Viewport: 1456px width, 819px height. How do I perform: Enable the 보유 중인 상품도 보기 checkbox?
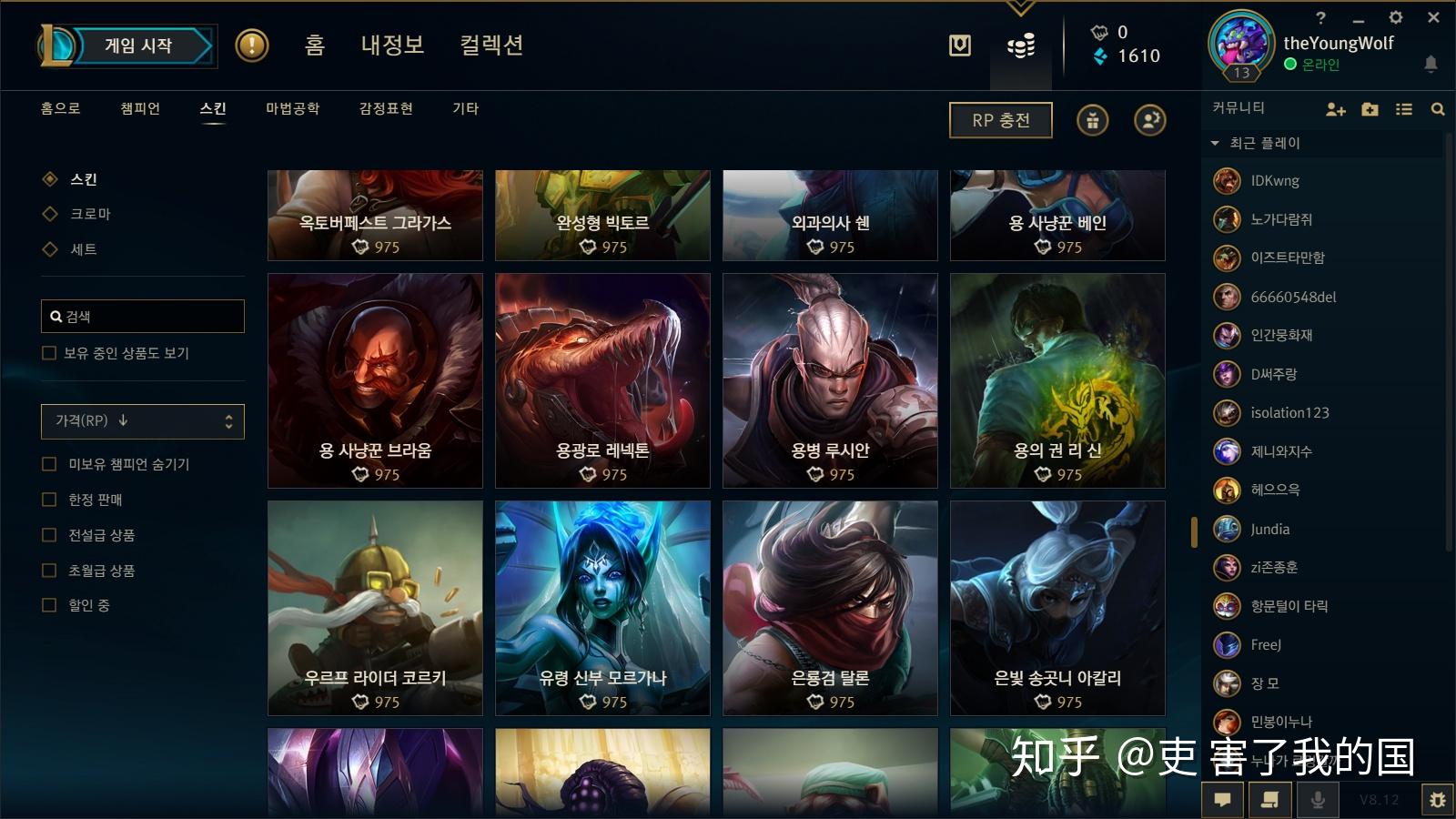(48, 352)
